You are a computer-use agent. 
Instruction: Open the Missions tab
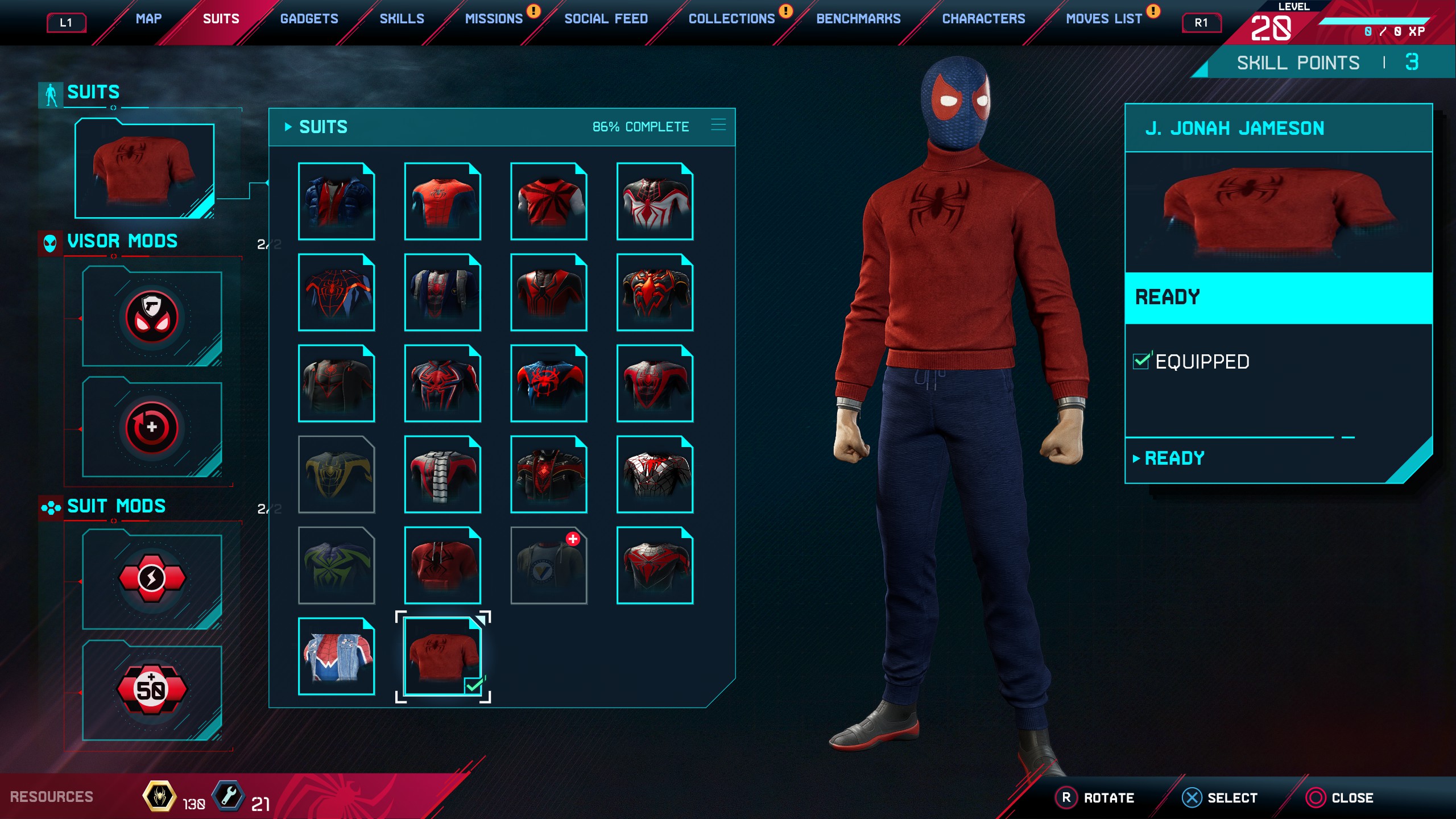click(x=493, y=19)
